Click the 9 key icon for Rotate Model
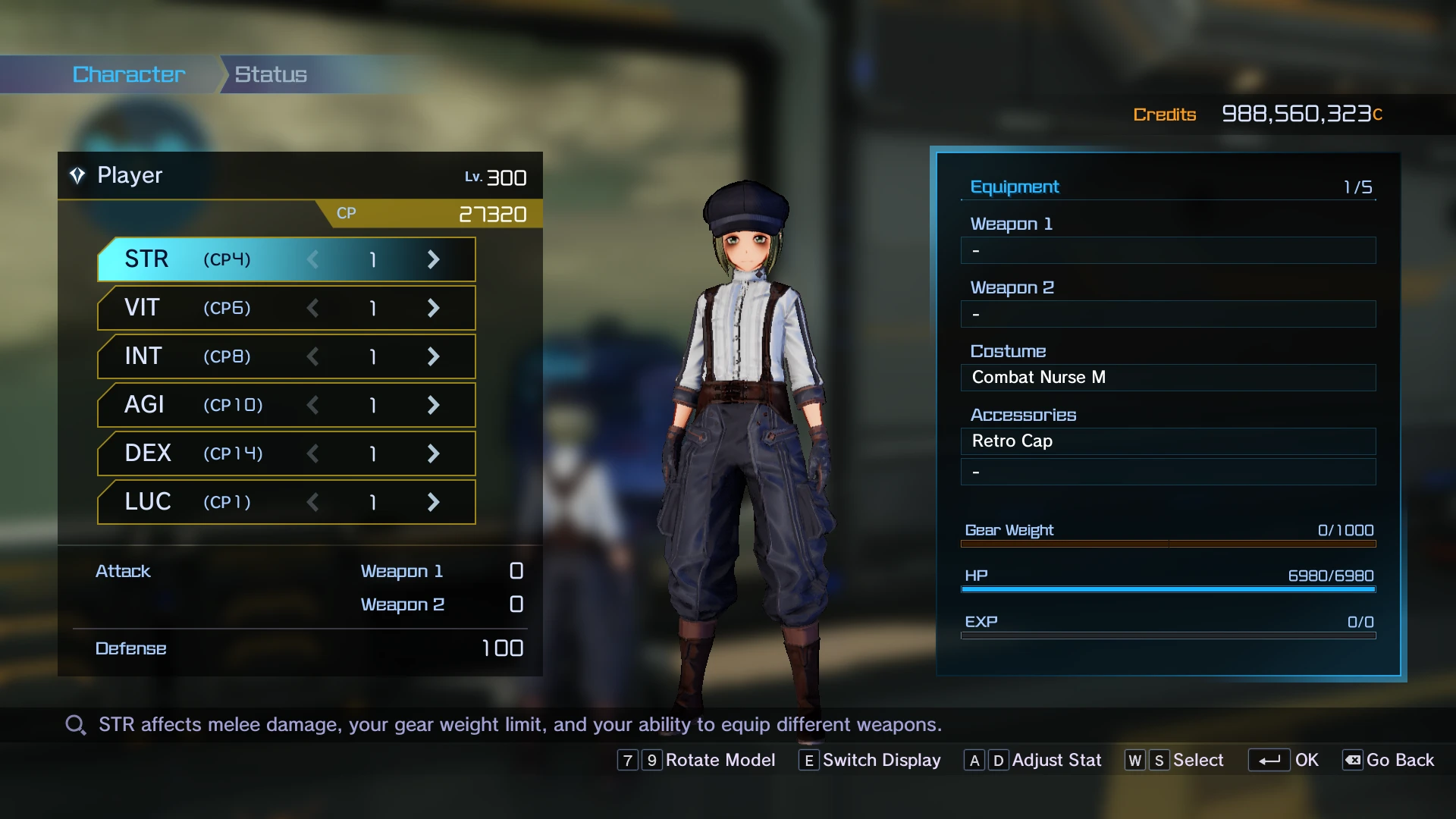The height and width of the screenshot is (819, 1456). click(x=652, y=760)
